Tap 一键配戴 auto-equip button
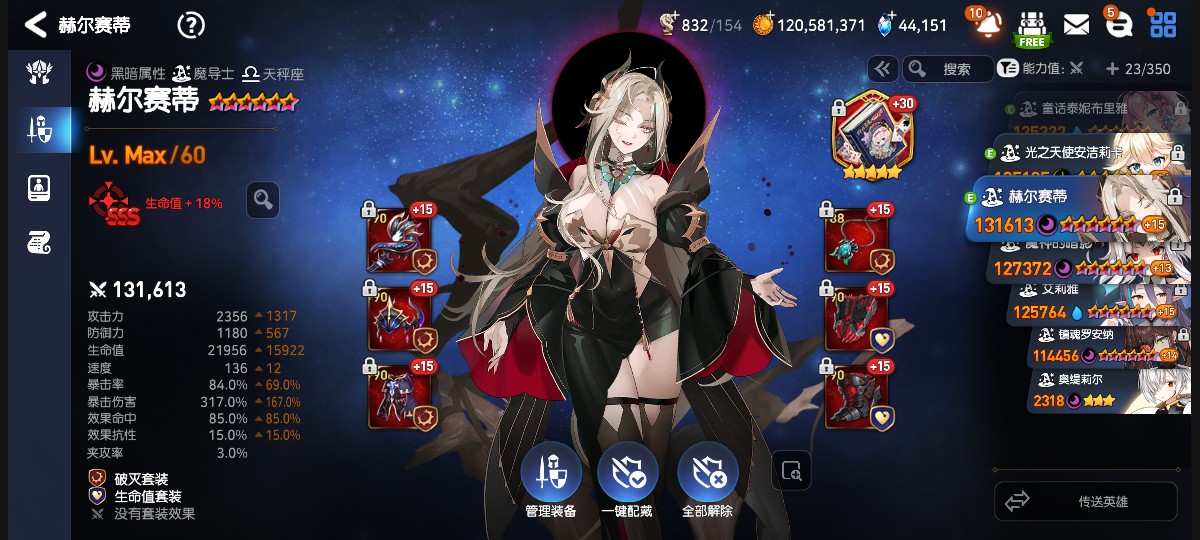 pyautogui.click(x=627, y=477)
